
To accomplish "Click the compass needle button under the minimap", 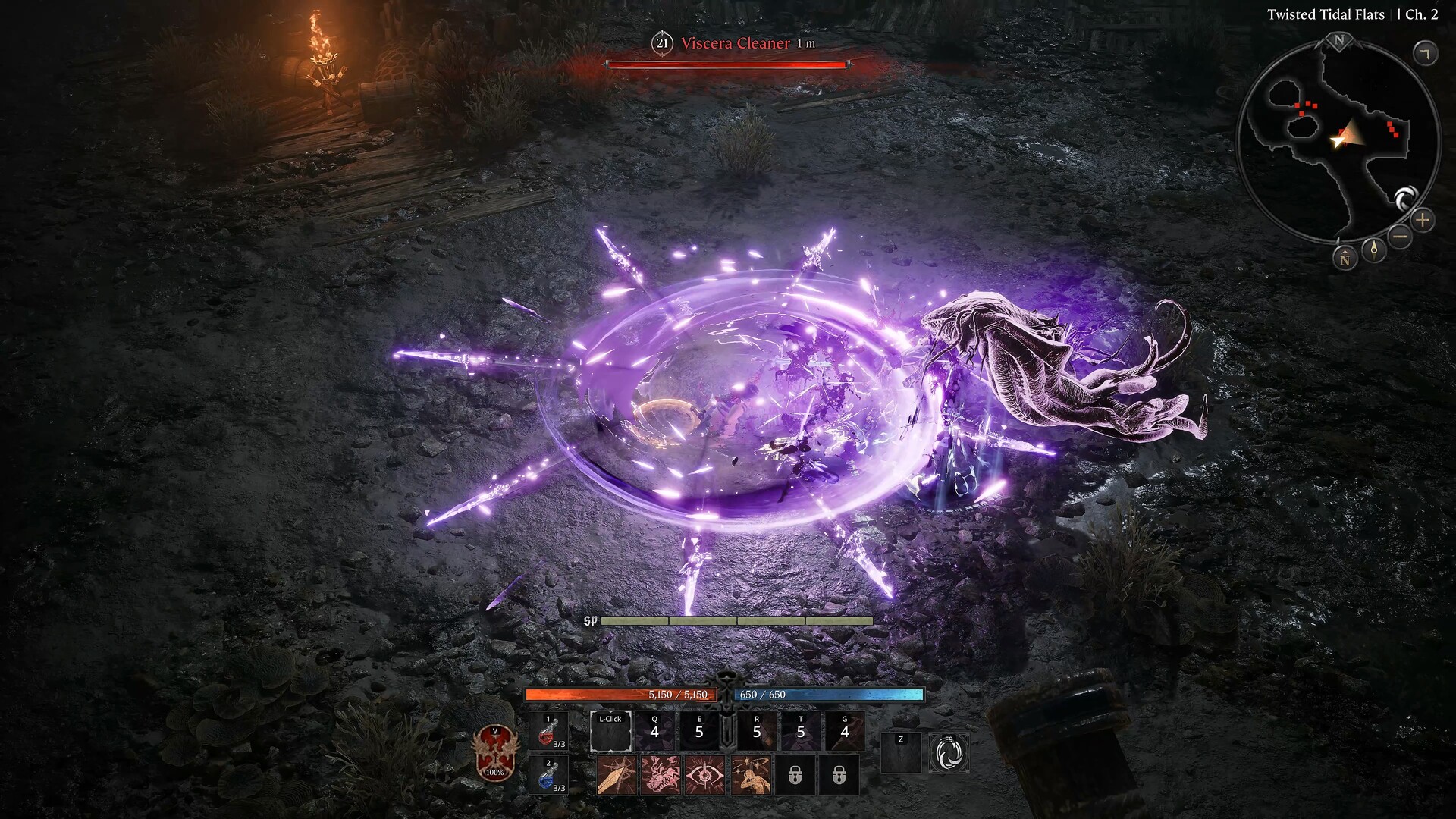I will 1373,250.
